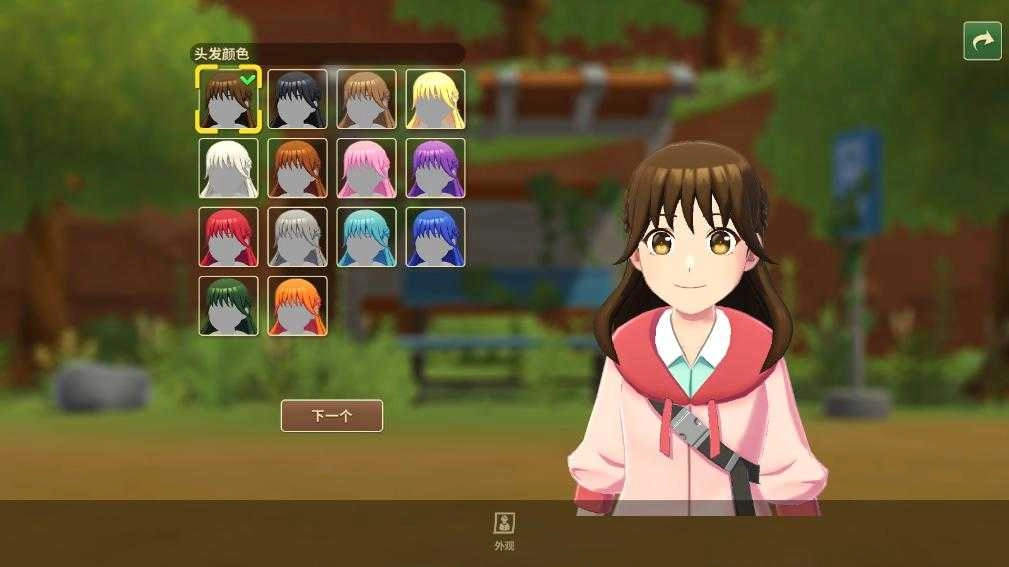Viewport: 1009px width, 567px height.
Task: Pick the auburn hair color
Action: [x=297, y=168]
